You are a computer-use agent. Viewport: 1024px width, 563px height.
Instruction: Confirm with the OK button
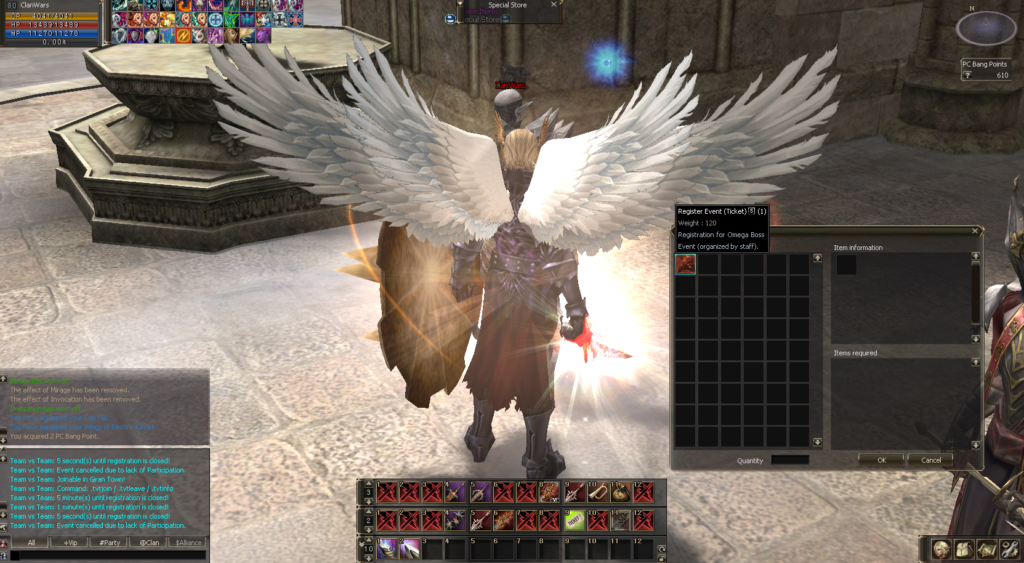pos(881,460)
